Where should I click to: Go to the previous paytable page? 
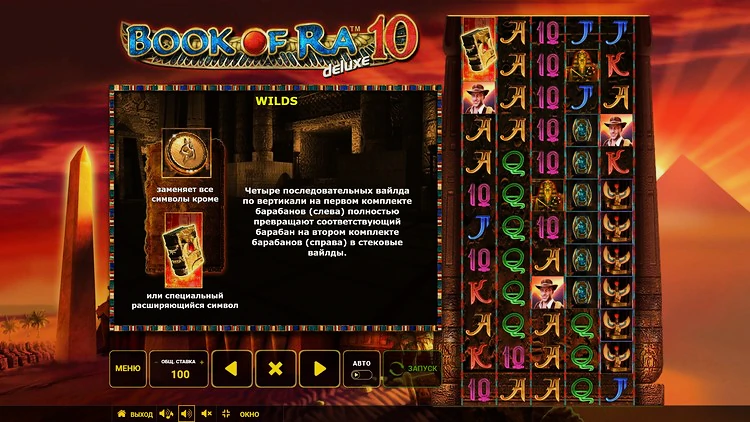231,369
